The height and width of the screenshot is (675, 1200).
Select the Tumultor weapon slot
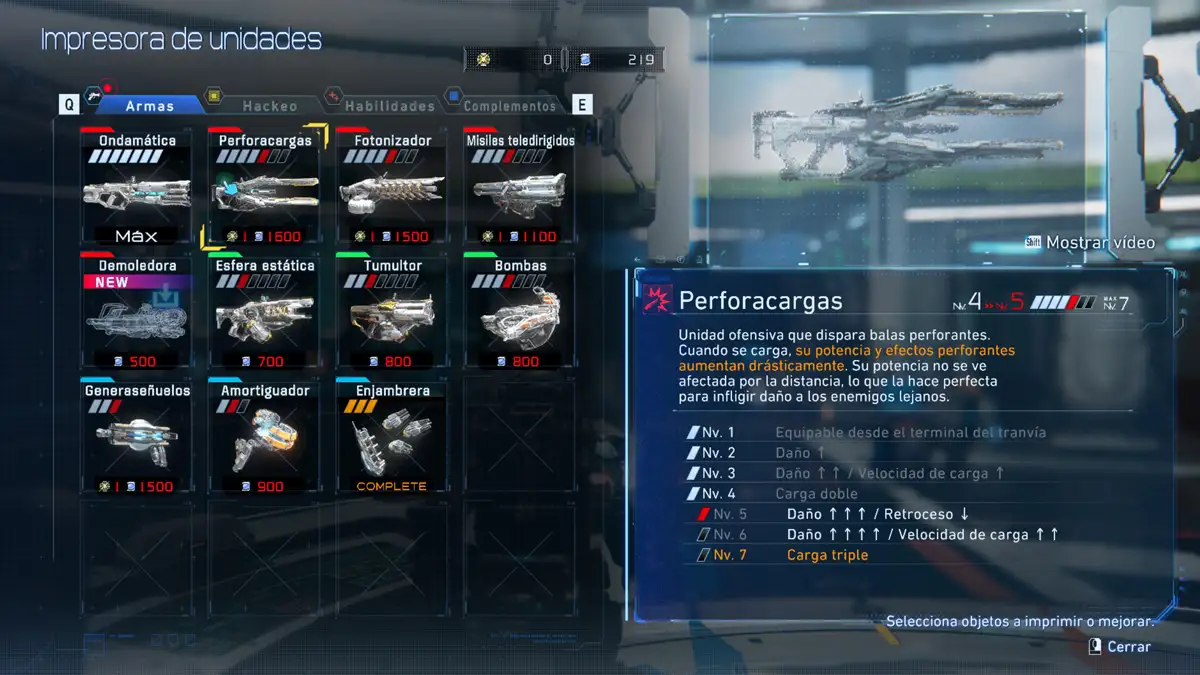tap(391, 313)
